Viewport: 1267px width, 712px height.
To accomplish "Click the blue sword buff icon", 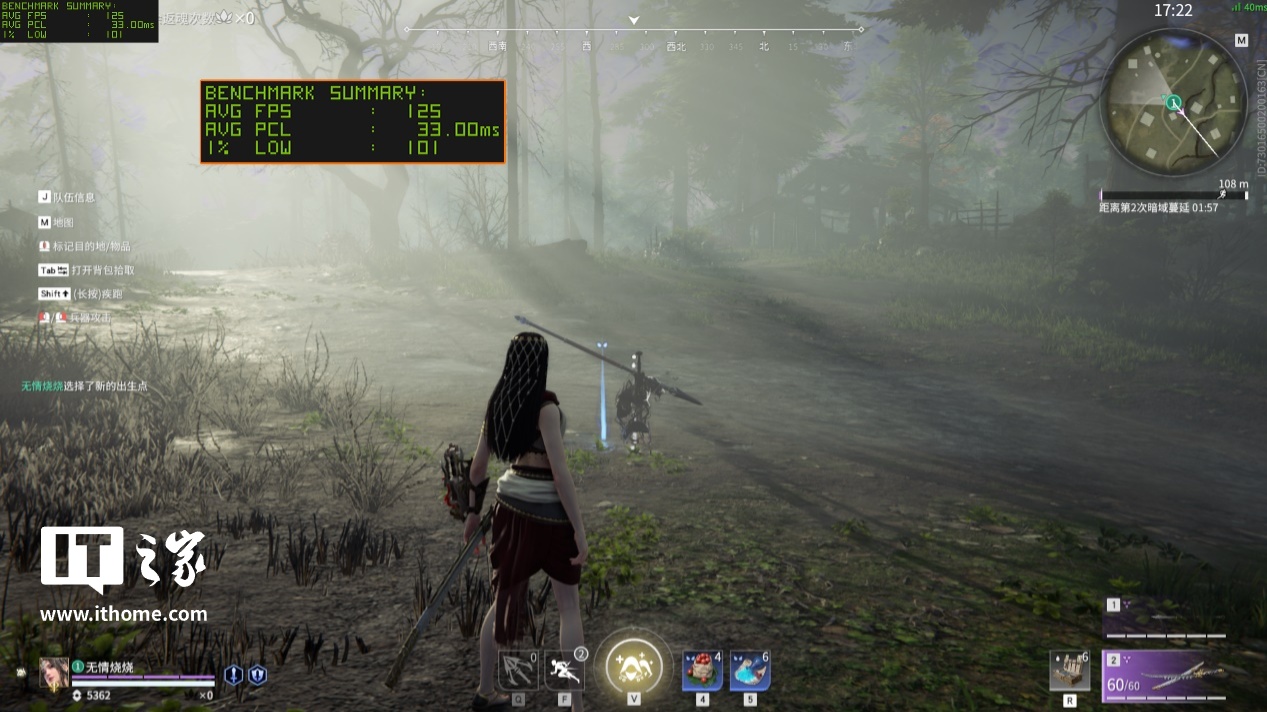I will pyautogui.click(x=233, y=675).
